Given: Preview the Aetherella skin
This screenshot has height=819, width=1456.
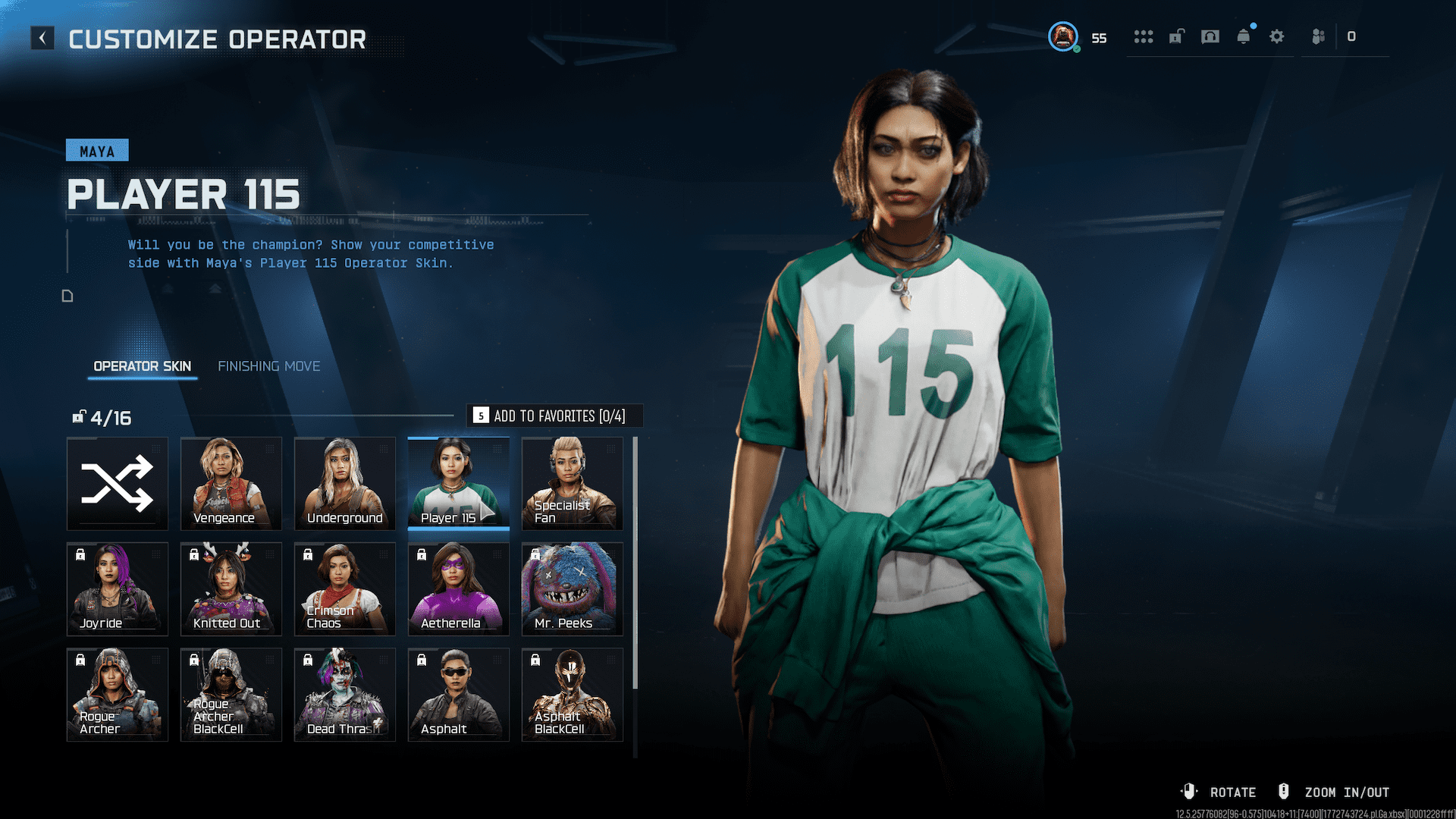Looking at the screenshot, I should click(x=458, y=588).
